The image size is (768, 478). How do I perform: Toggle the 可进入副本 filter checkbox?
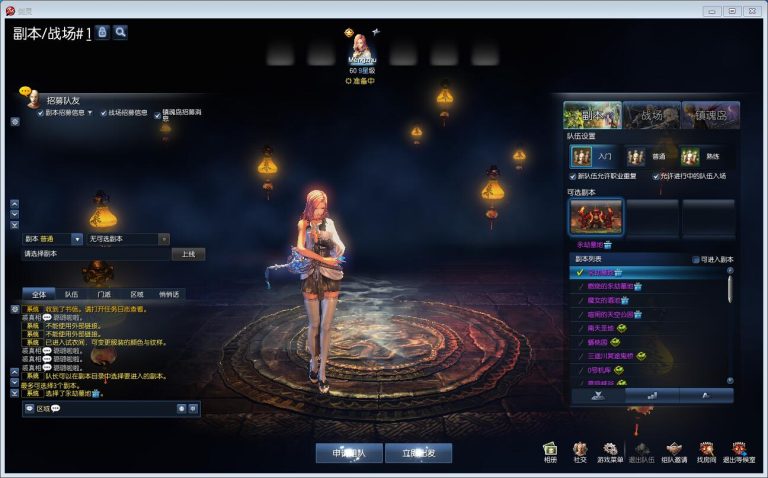(697, 259)
